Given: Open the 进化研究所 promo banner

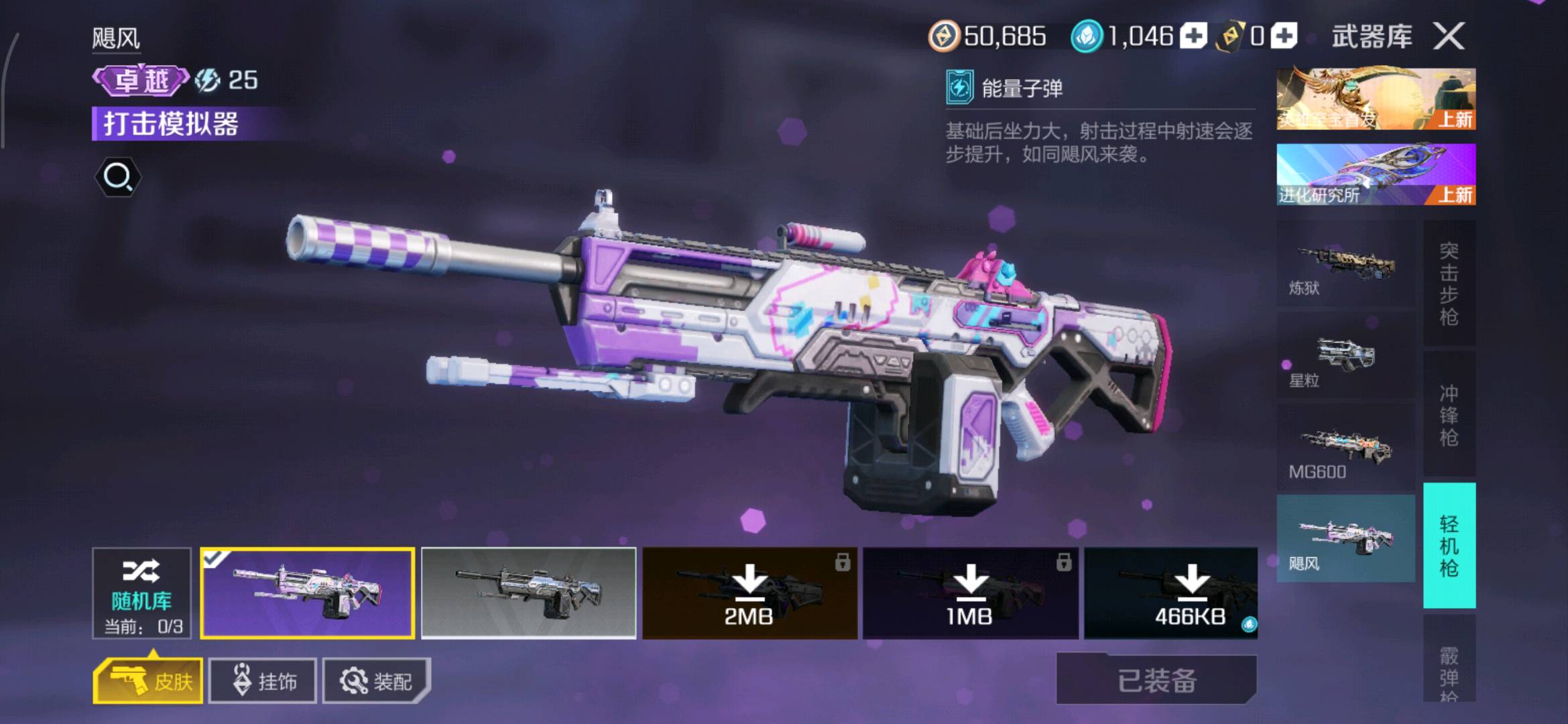Looking at the screenshot, I should (1376, 174).
